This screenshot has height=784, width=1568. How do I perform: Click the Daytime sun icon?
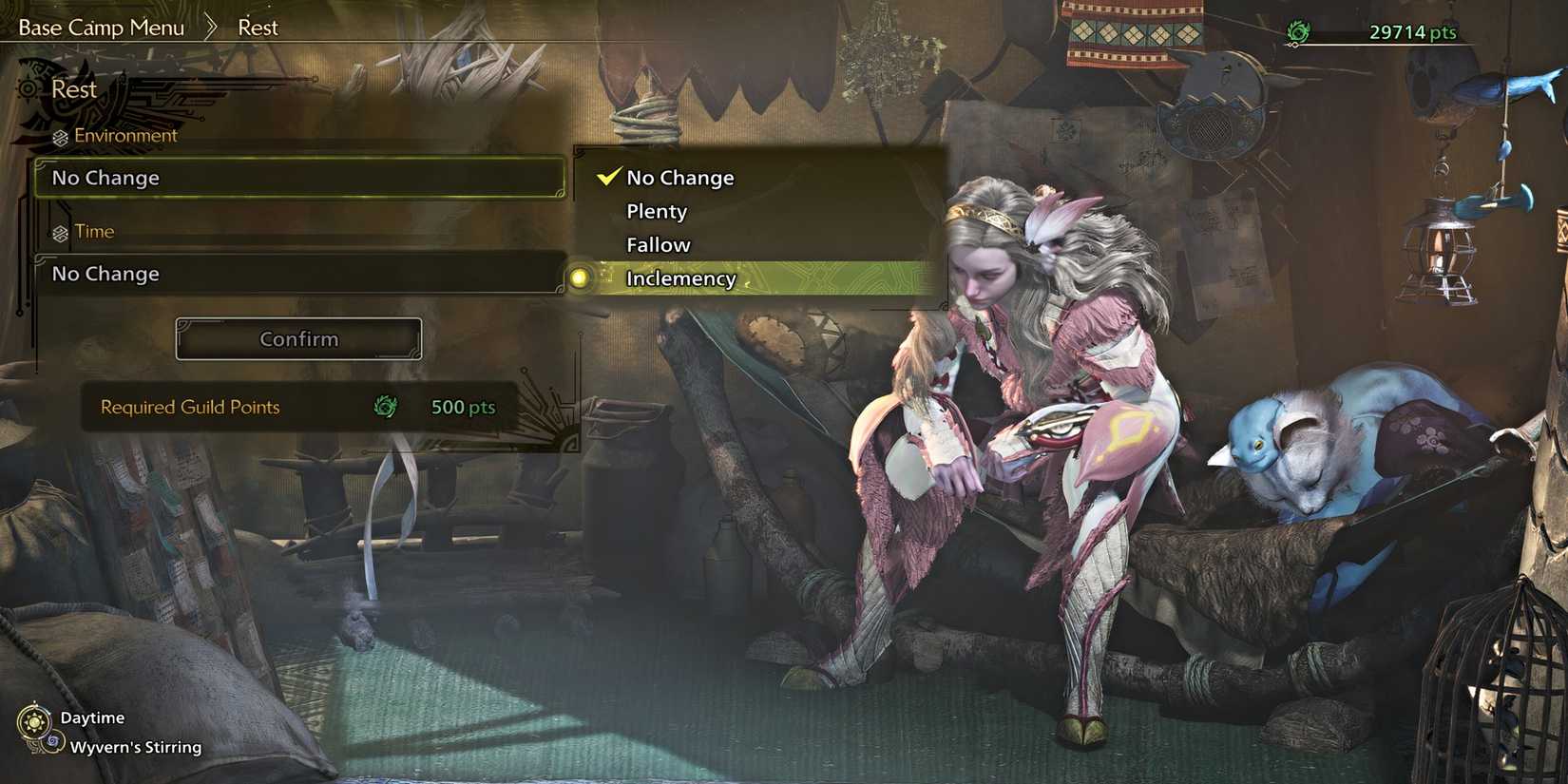[36, 717]
